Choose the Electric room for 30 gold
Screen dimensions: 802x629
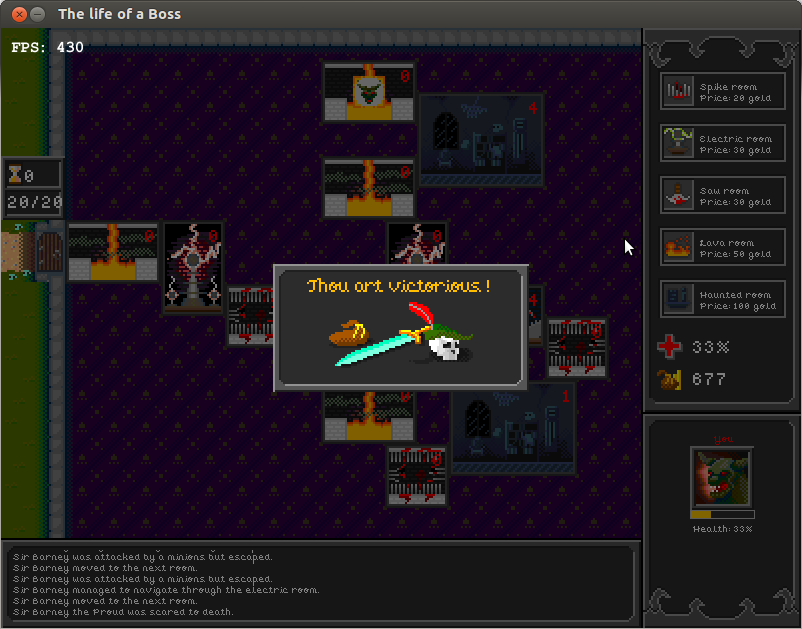(723, 143)
